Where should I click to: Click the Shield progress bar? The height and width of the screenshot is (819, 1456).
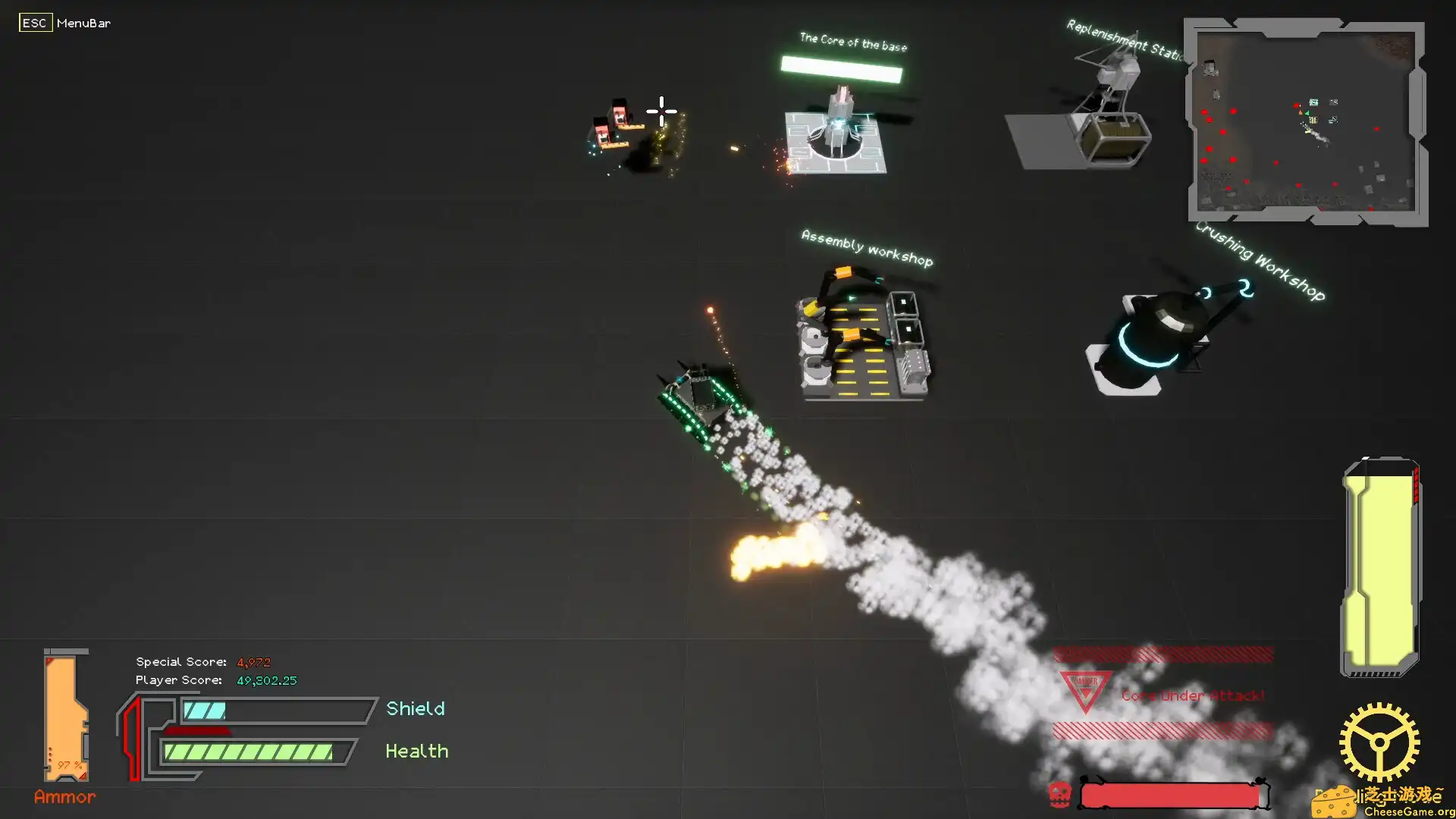[273, 710]
